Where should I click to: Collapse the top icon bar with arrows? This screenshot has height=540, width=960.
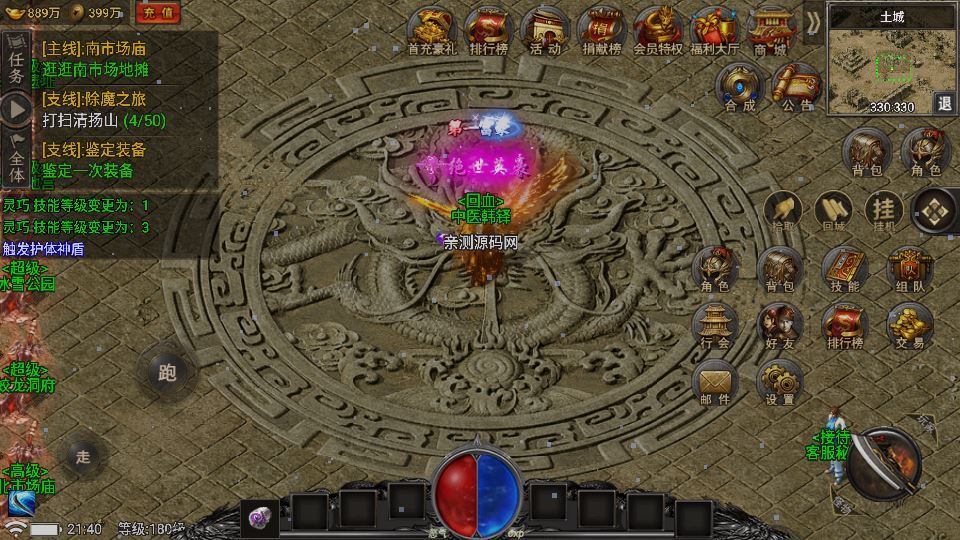tap(812, 20)
